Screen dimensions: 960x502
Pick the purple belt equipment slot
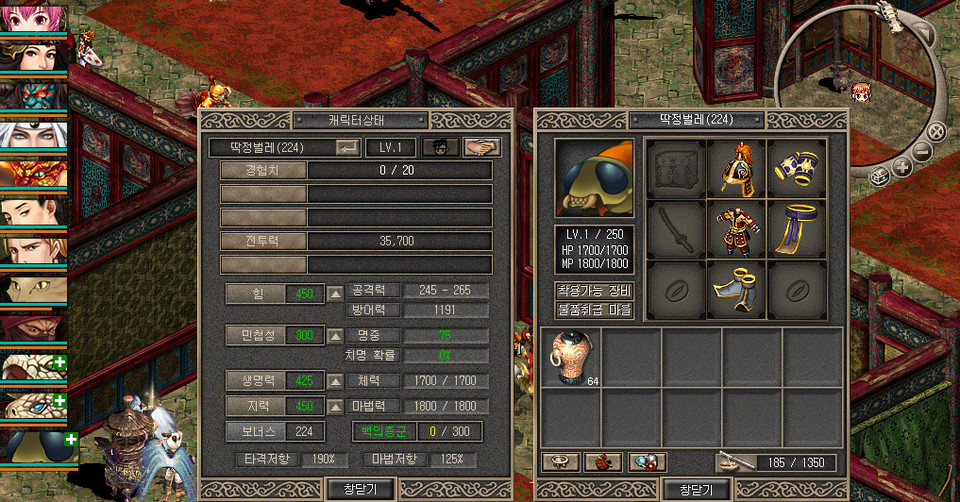tap(797, 228)
